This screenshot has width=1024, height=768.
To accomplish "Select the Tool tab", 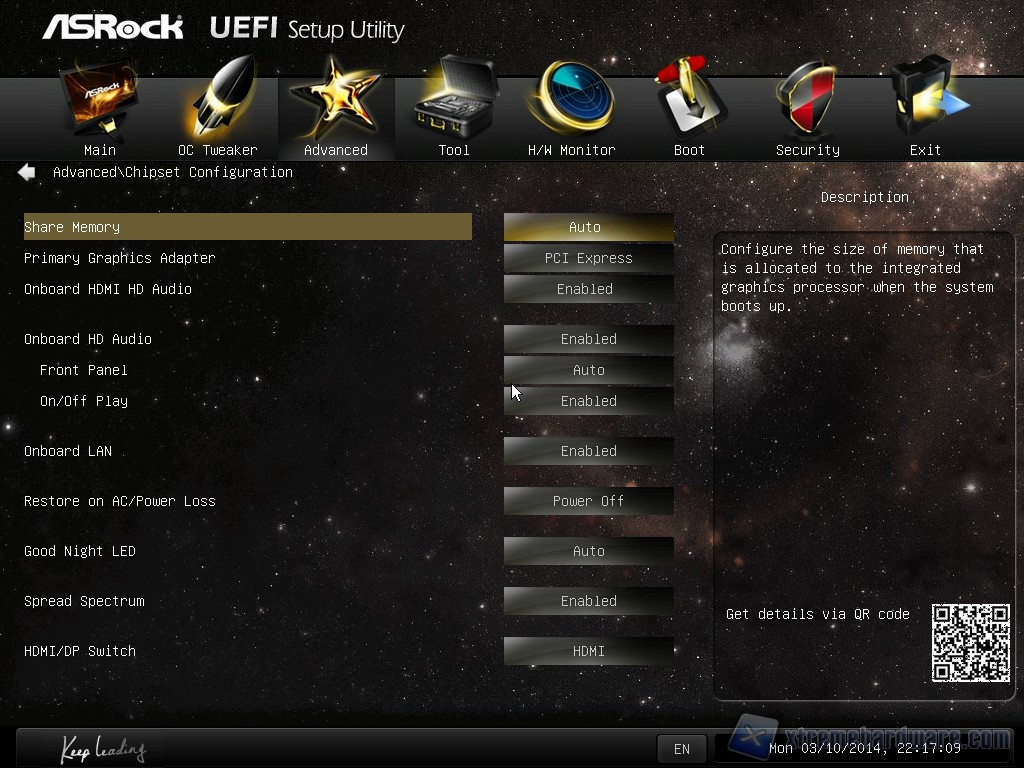I will 453,112.
